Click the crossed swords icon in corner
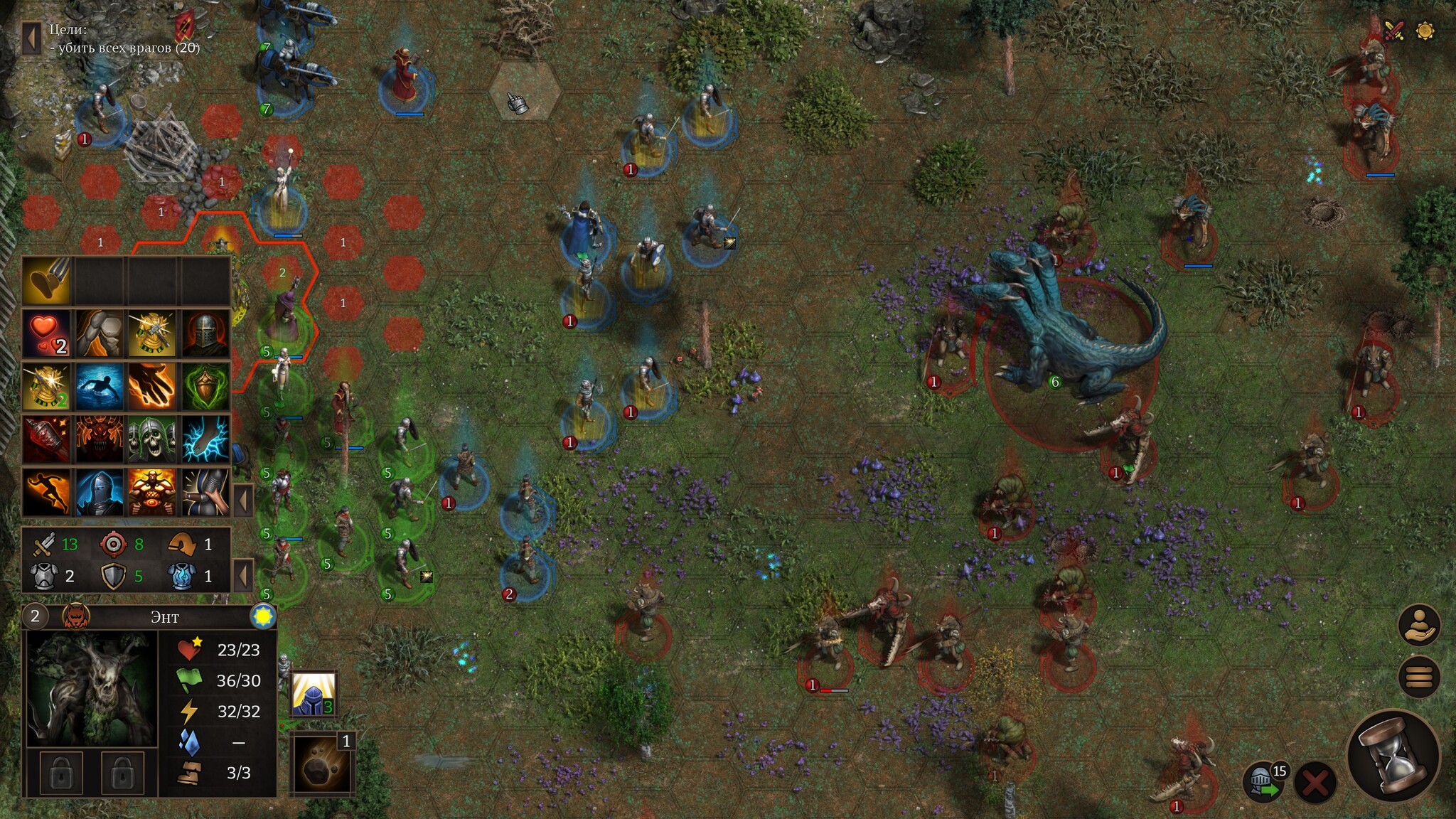 coord(1394,31)
